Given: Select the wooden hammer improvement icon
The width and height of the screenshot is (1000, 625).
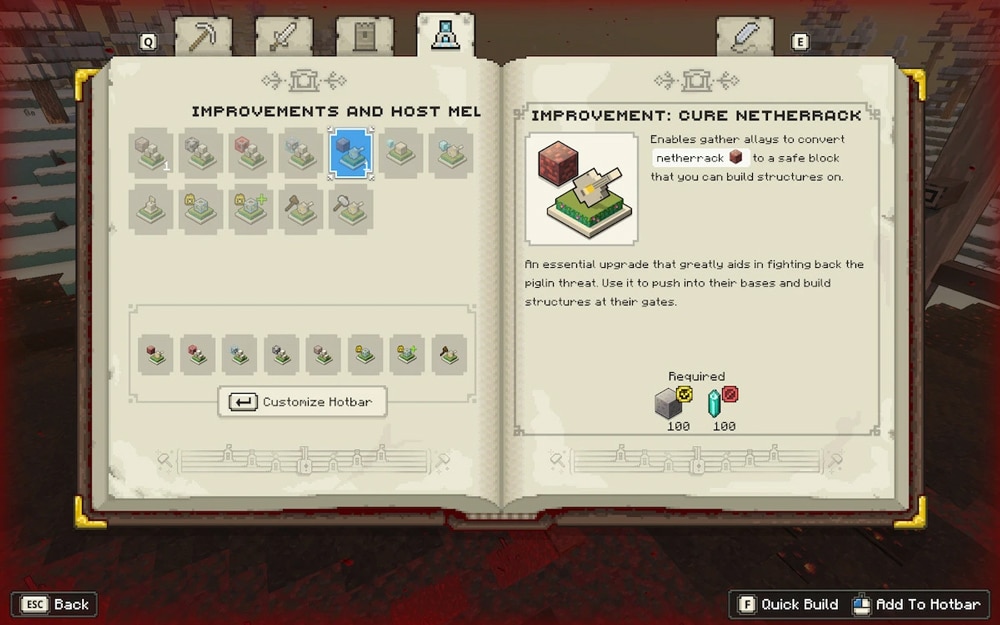Looking at the screenshot, I should (x=301, y=208).
